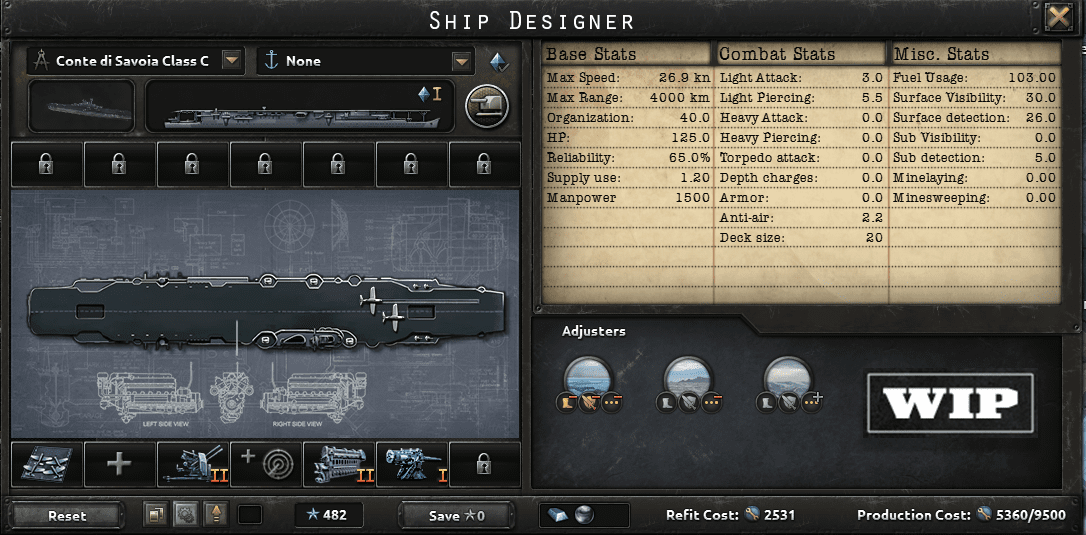The image size is (1086, 535).
Task: Save the ship design
Action: (456, 515)
